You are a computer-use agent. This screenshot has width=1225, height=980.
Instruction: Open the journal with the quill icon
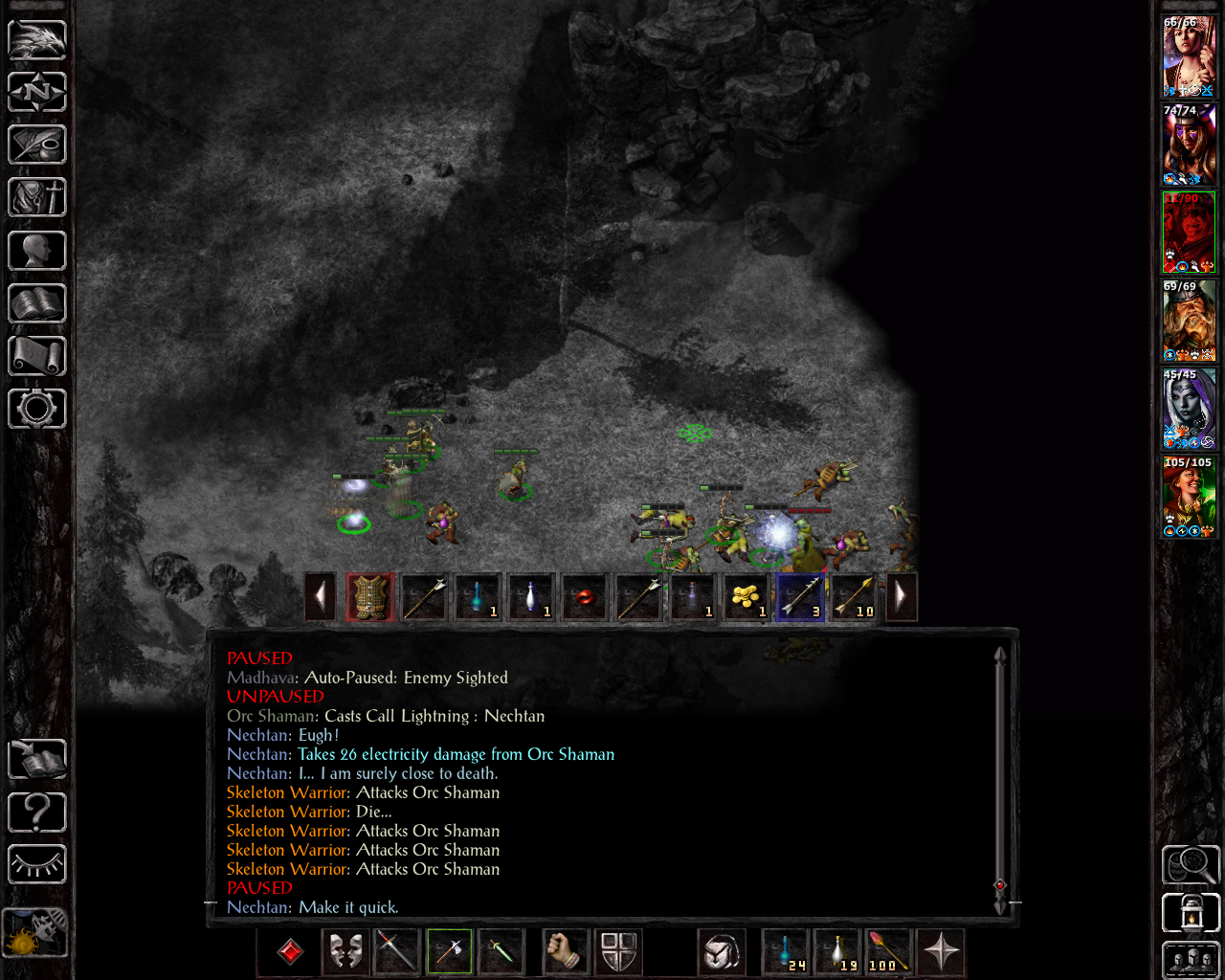pyautogui.click(x=37, y=145)
